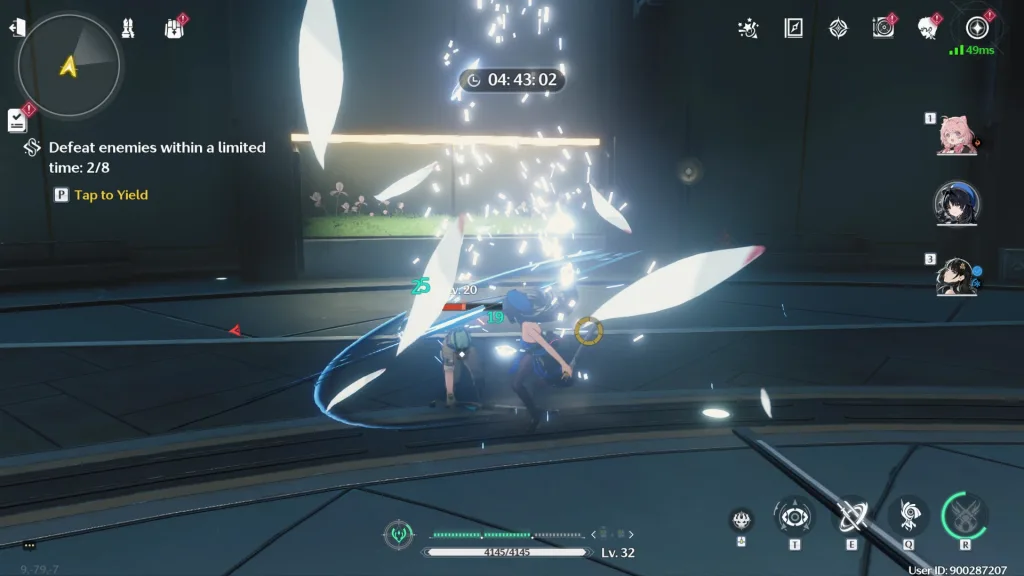Activate the eye-shaped utility skill

pos(794,516)
